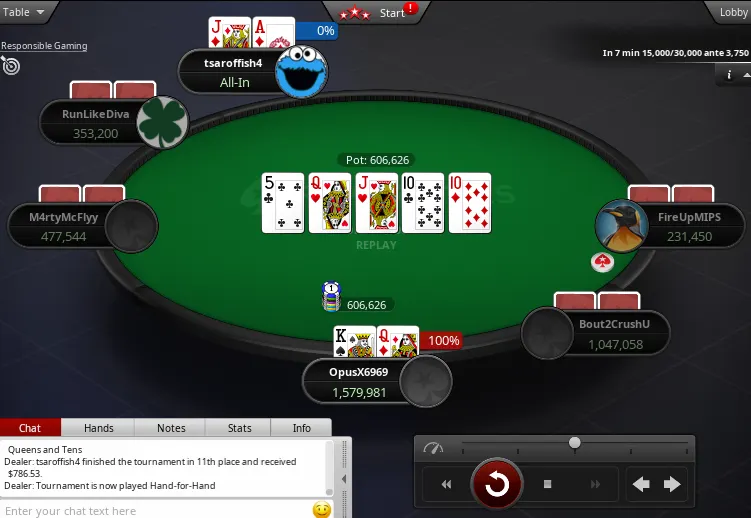Show the Stats tab

pyautogui.click(x=240, y=428)
